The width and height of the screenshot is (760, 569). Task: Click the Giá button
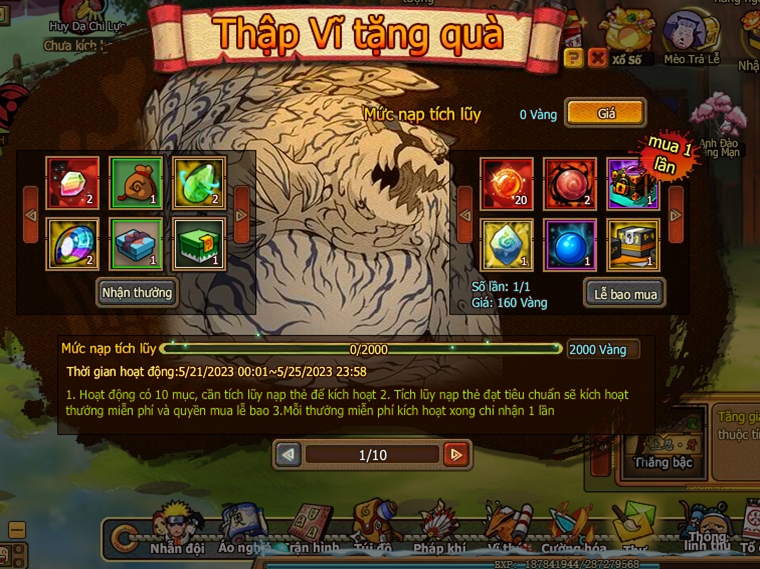(606, 114)
